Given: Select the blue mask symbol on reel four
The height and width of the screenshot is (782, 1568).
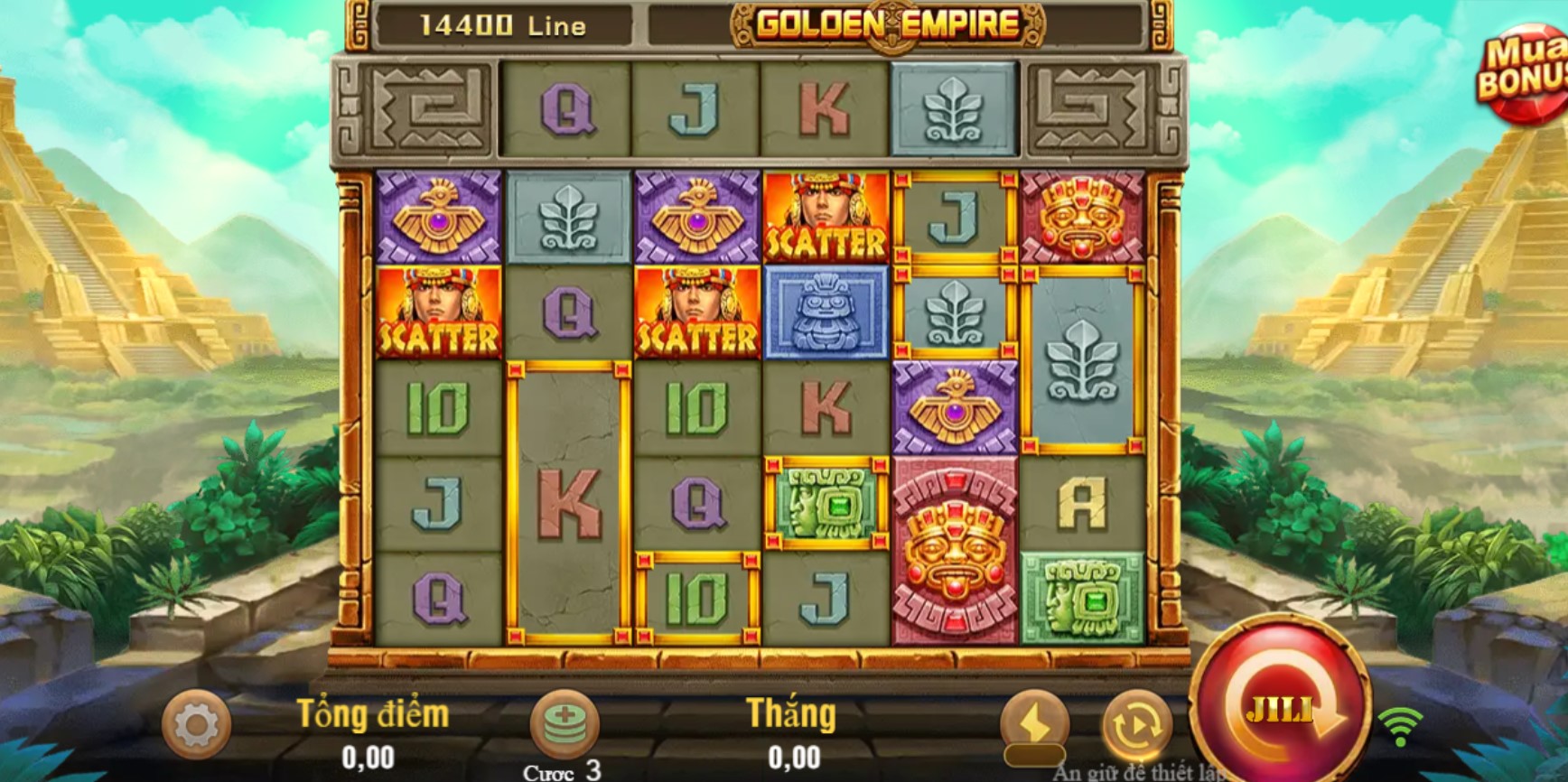Looking at the screenshot, I should click(826, 312).
